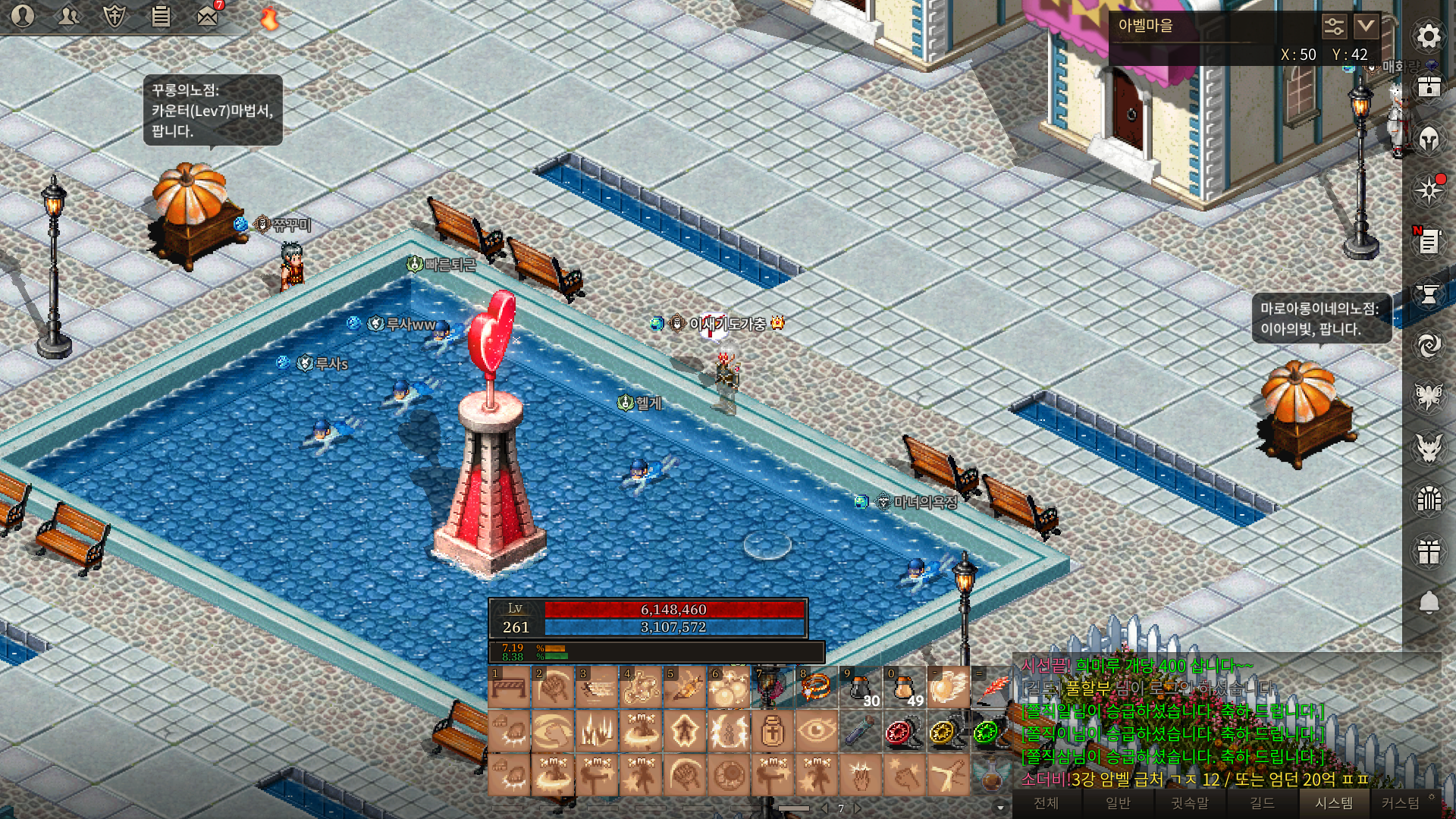
Task: Open the mail envelope with 7 unread
Action: (207, 16)
